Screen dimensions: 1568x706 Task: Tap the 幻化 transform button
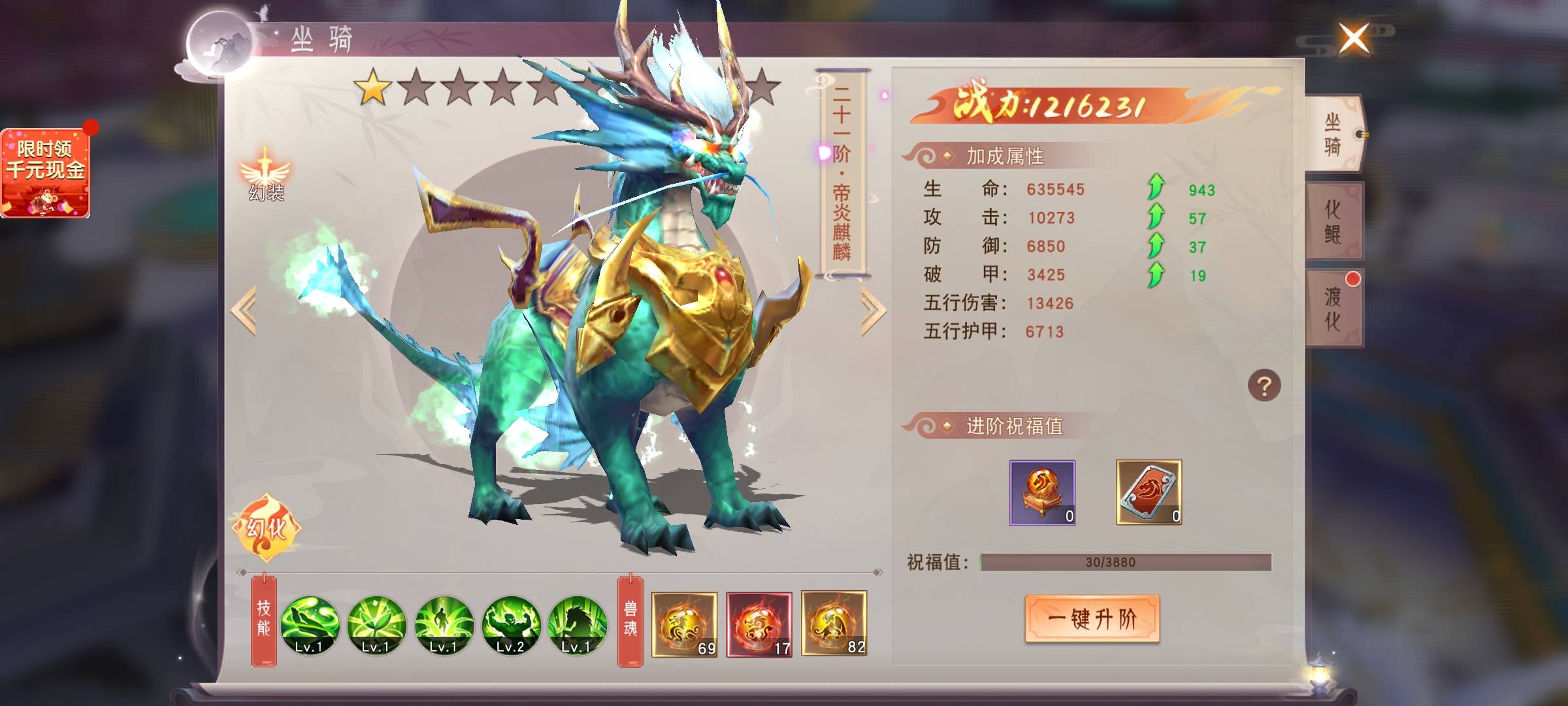[266, 527]
